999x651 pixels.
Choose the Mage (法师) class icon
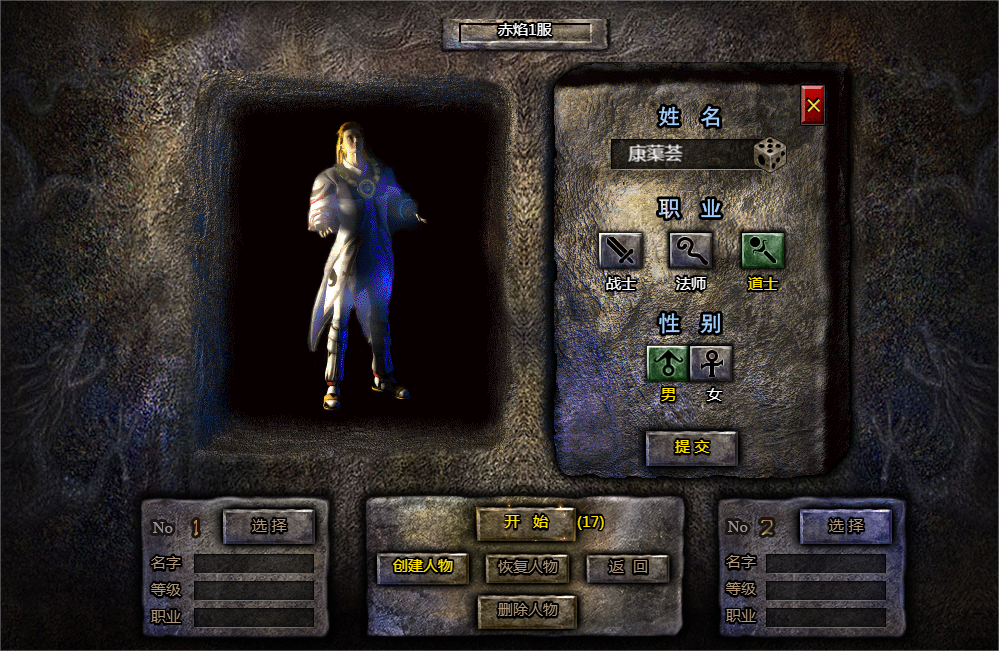[x=691, y=250]
